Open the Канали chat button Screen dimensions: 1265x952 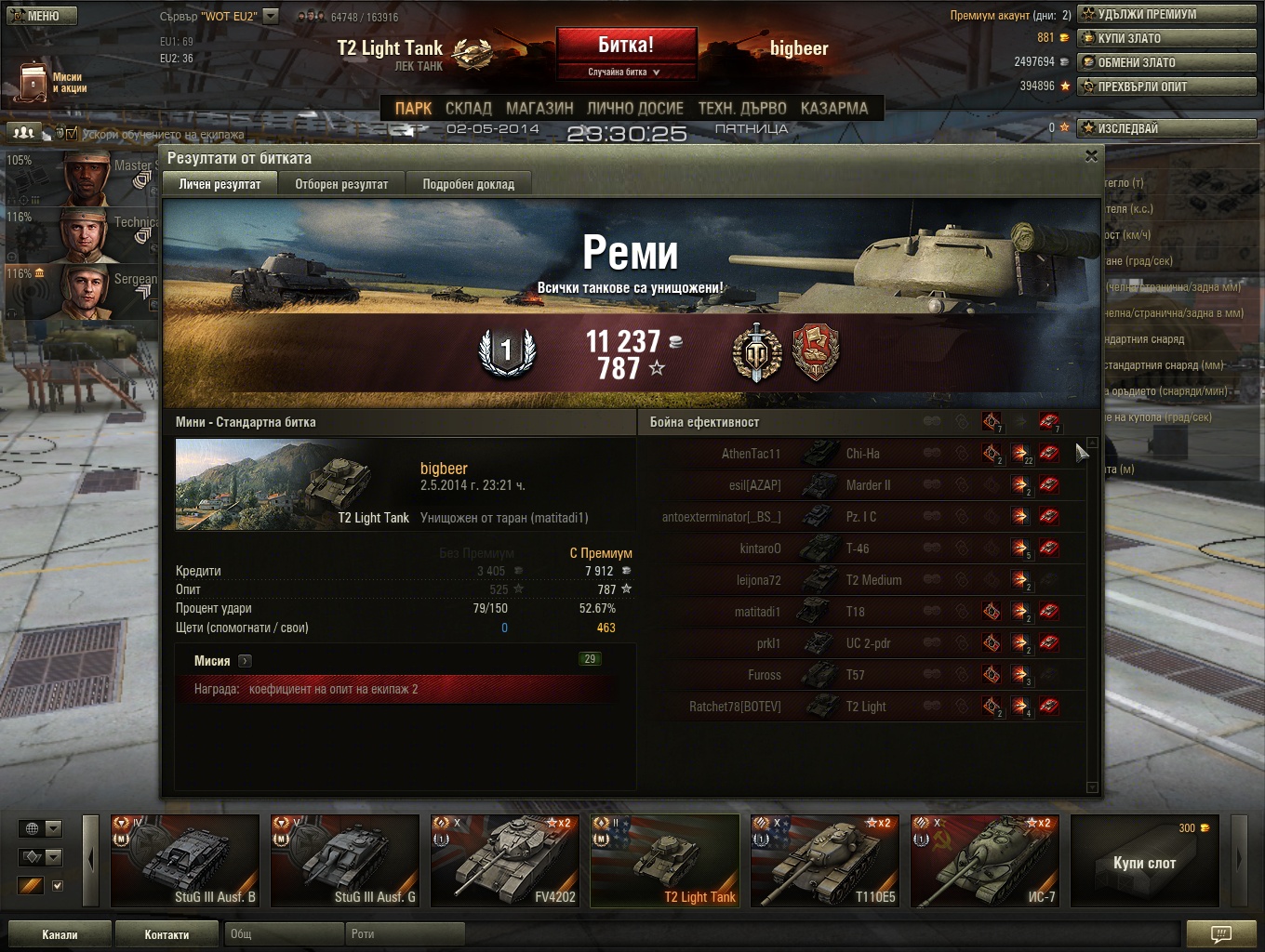(x=60, y=934)
